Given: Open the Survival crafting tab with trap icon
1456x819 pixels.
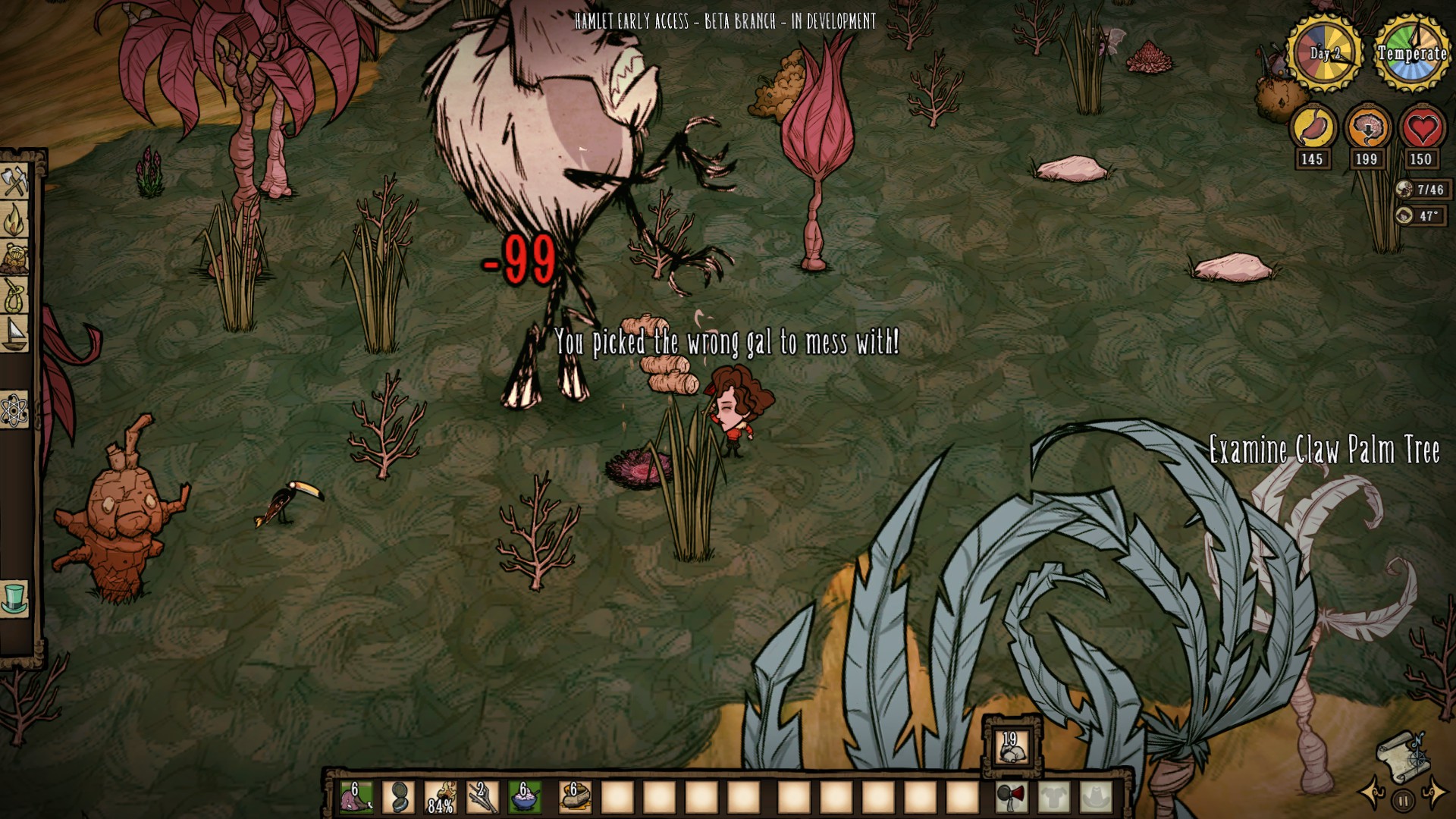Looking at the screenshot, I should coord(14,258).
